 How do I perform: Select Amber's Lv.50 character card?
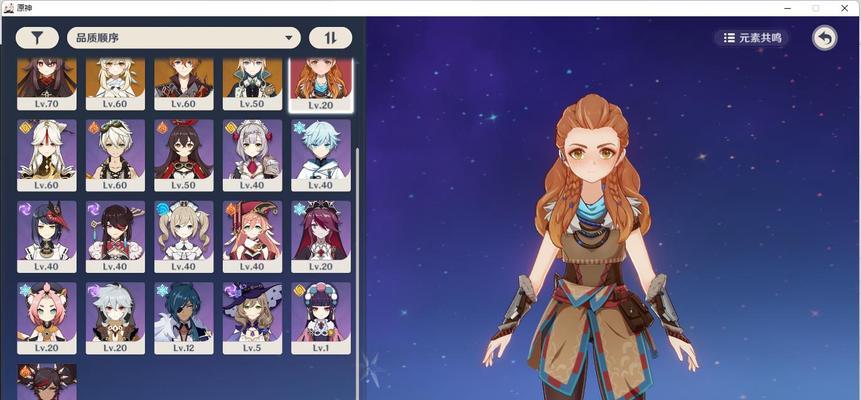(x=183, y=155)
